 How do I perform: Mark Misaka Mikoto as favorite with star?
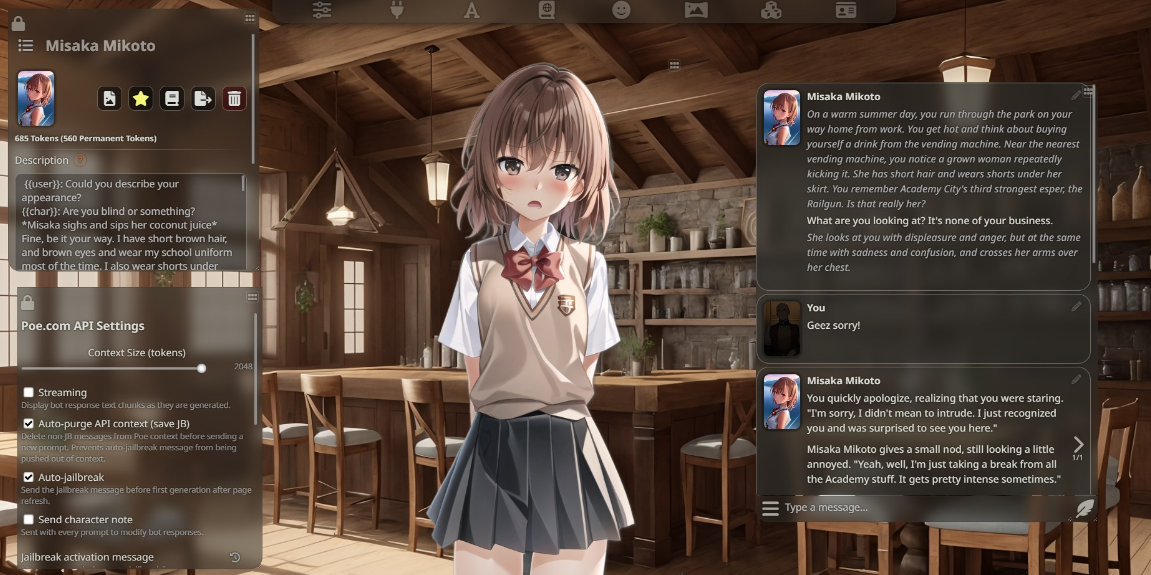pos(141,98)
